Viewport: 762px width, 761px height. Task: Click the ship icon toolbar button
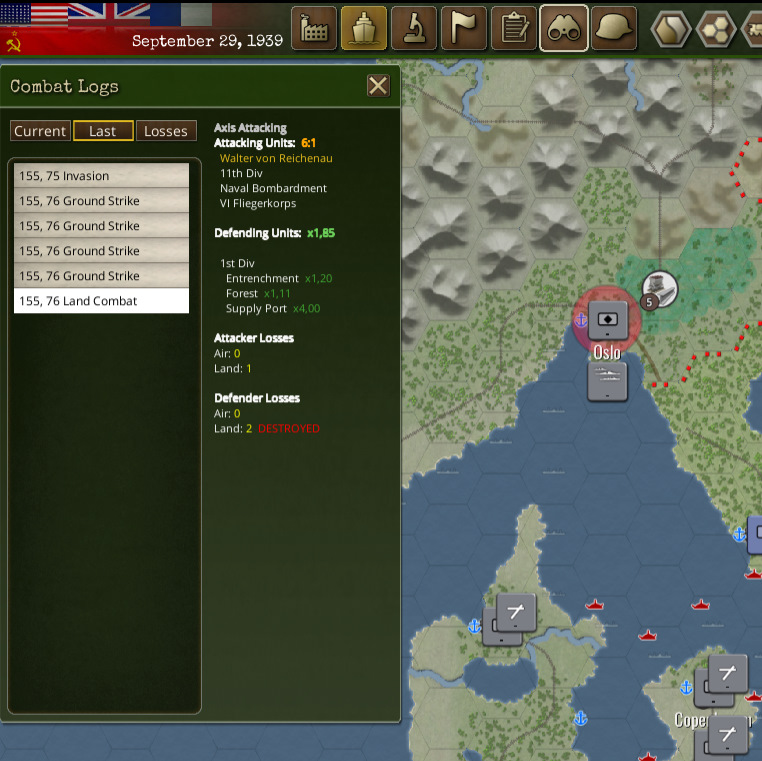pyautogui.click(x=364, y=28)
